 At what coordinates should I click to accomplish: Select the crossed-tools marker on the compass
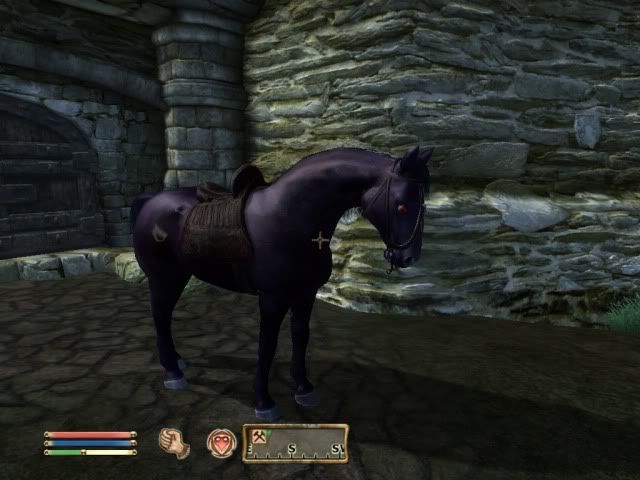(258, 436)
